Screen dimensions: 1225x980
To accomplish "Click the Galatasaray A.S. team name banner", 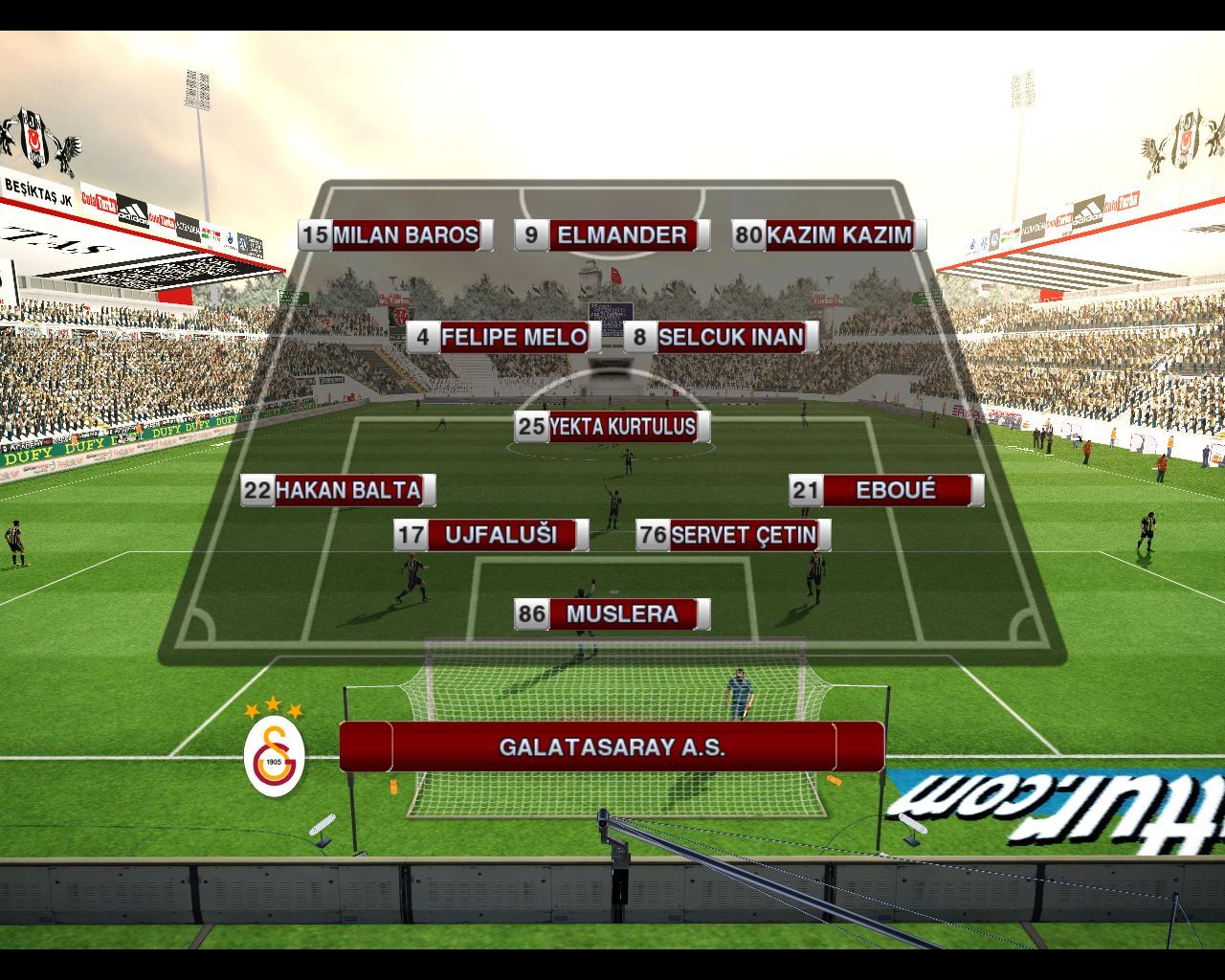I will tap(612, 747).
